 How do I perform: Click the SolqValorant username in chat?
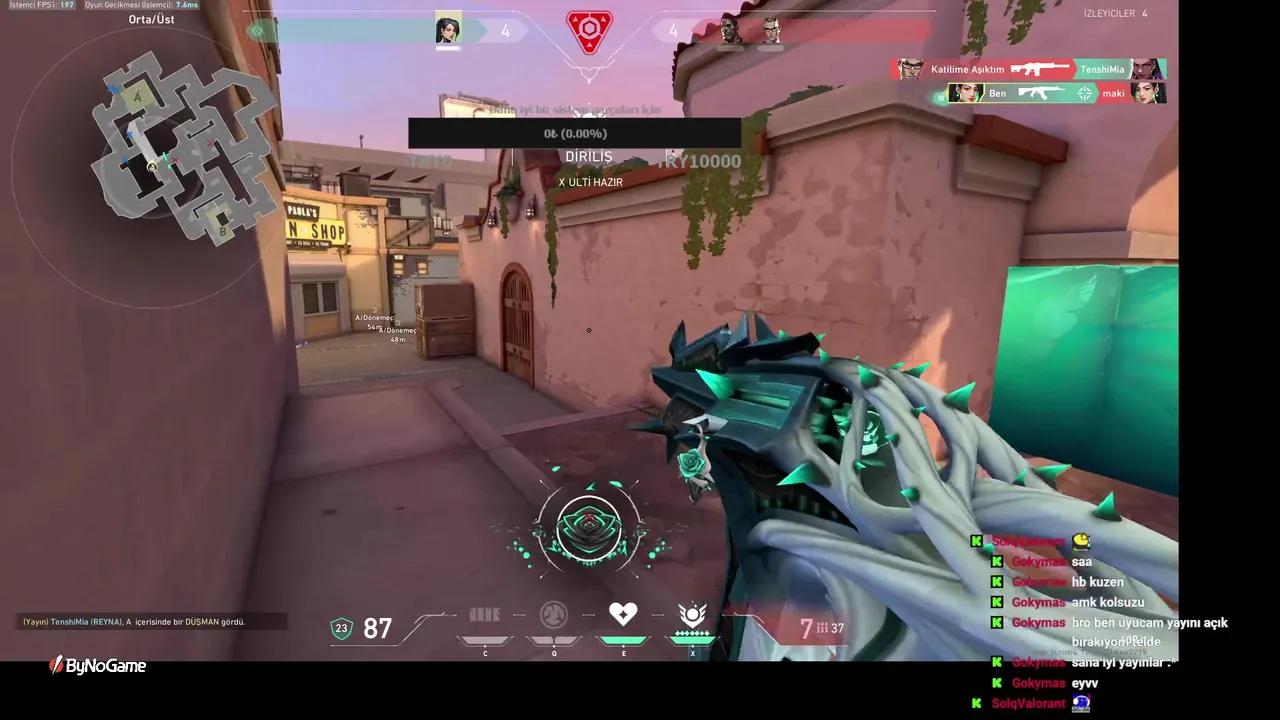click(x=1027, y=541)
